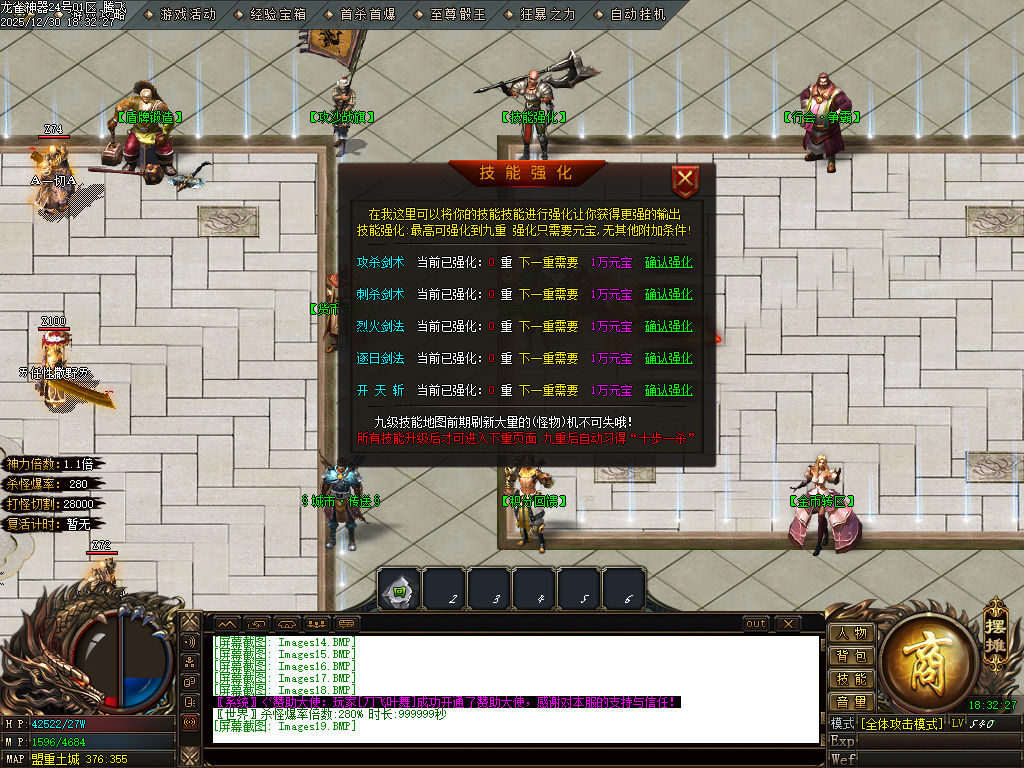Screen dimensions: 1024x768
Task: Confirm enhancement for 开天斩
Action: [668, 391]
